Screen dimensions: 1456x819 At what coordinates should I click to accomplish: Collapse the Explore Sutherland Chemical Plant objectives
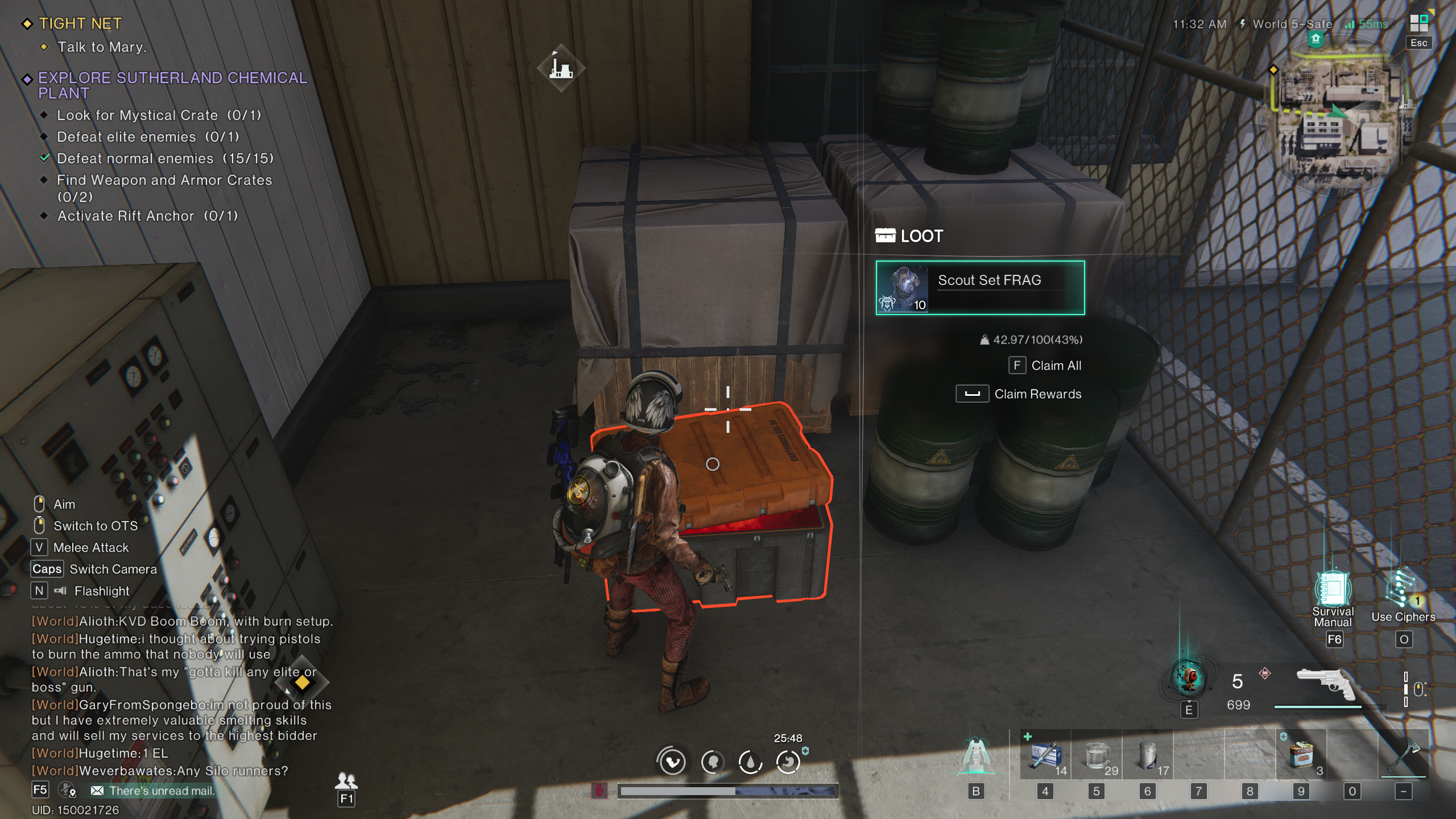(27, 78)
